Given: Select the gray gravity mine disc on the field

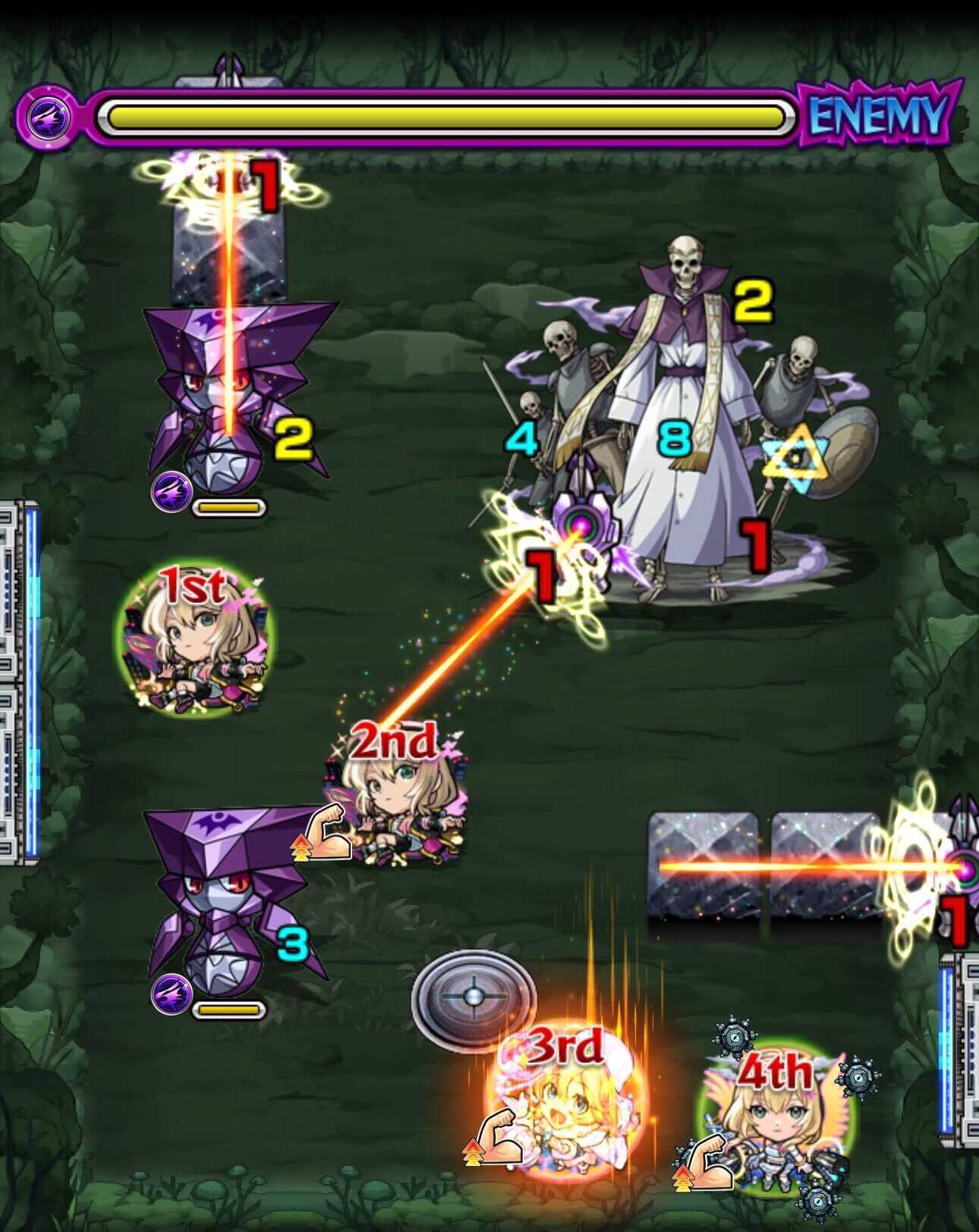Looking at the screenshot, I should [474, 996].
